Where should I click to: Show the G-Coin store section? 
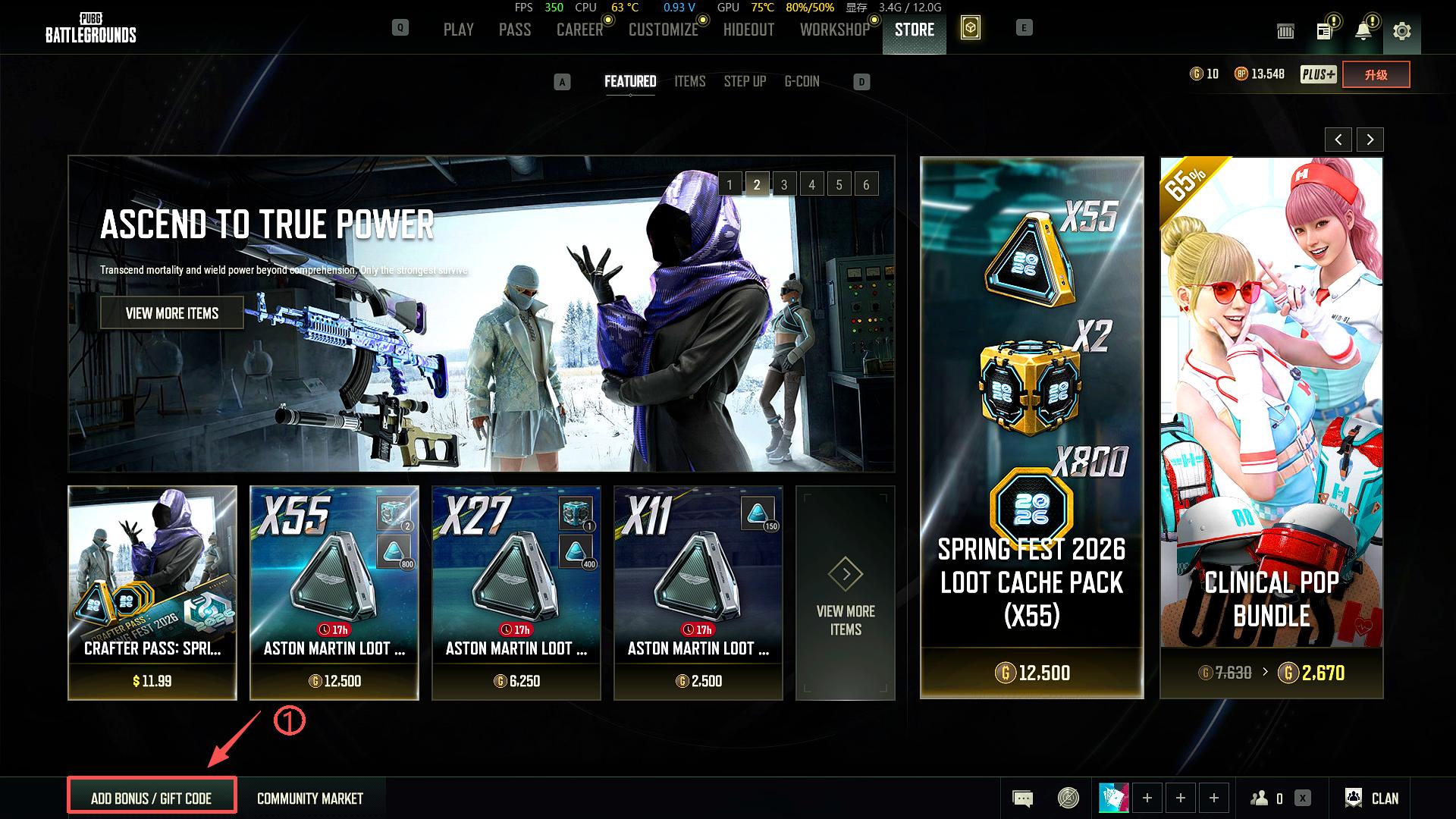(802, 81)
